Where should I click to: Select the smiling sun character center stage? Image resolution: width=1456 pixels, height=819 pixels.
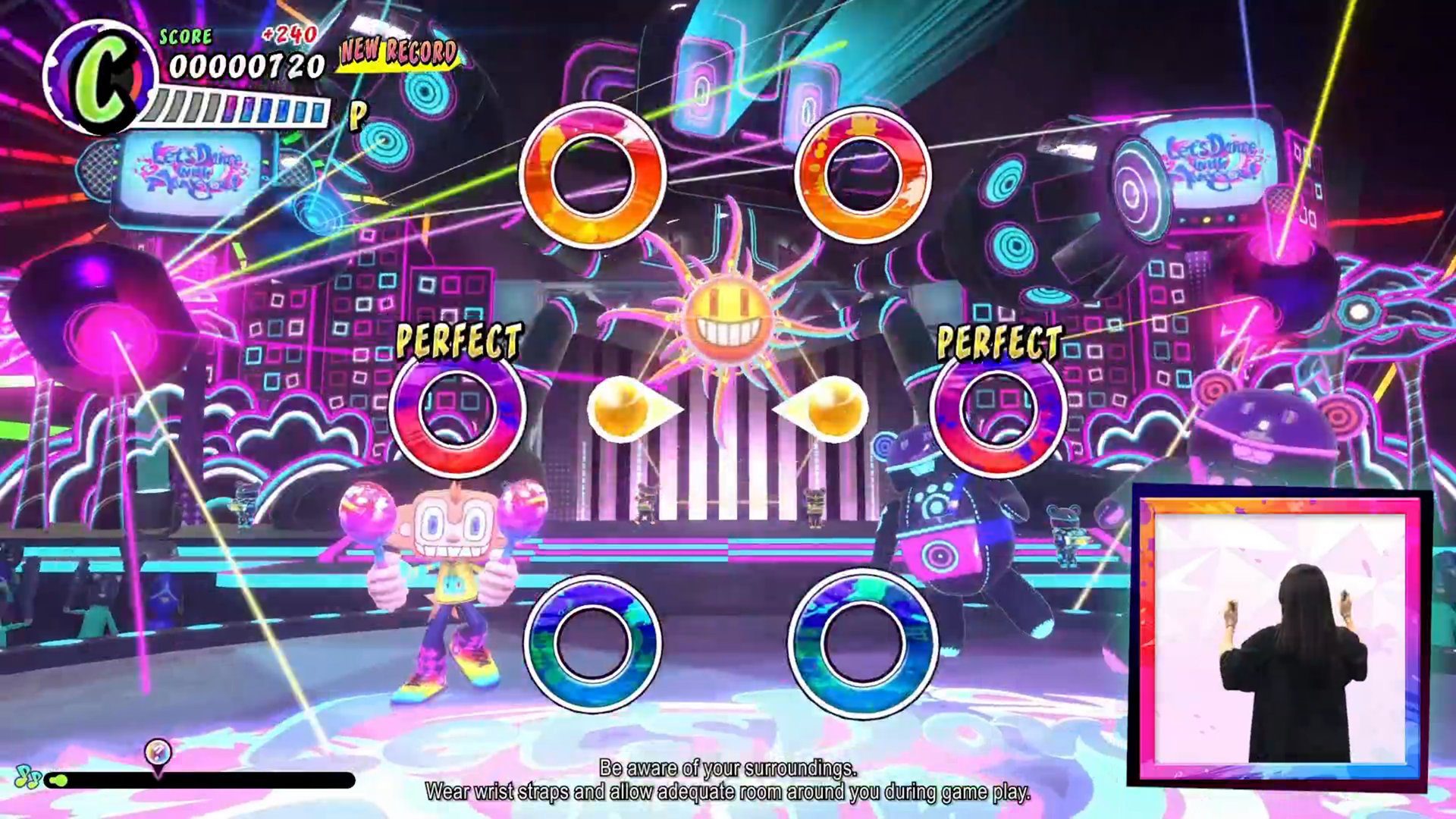pyautogui.click(x=728, y=318)
